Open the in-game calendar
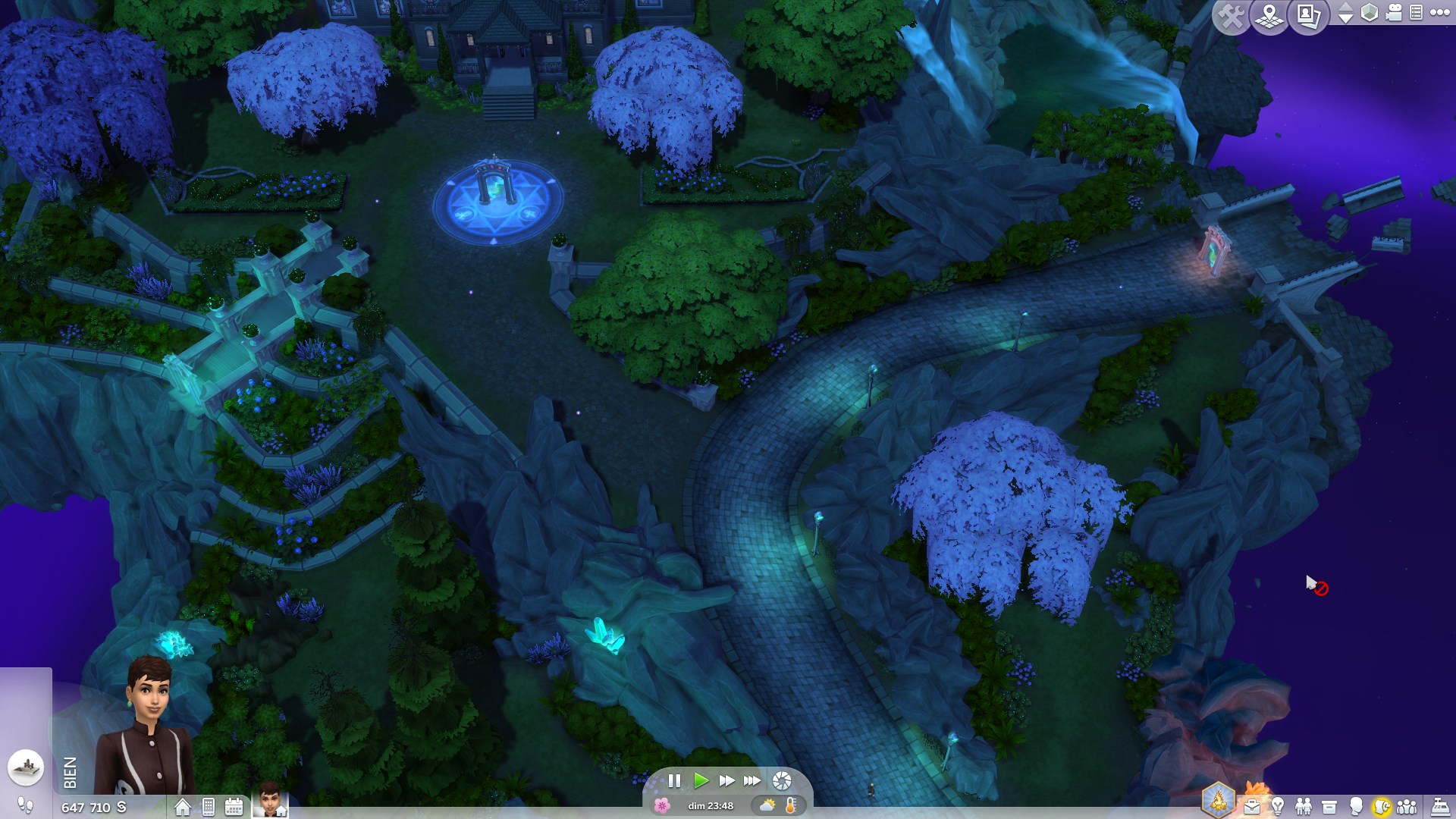 (234, 807)
